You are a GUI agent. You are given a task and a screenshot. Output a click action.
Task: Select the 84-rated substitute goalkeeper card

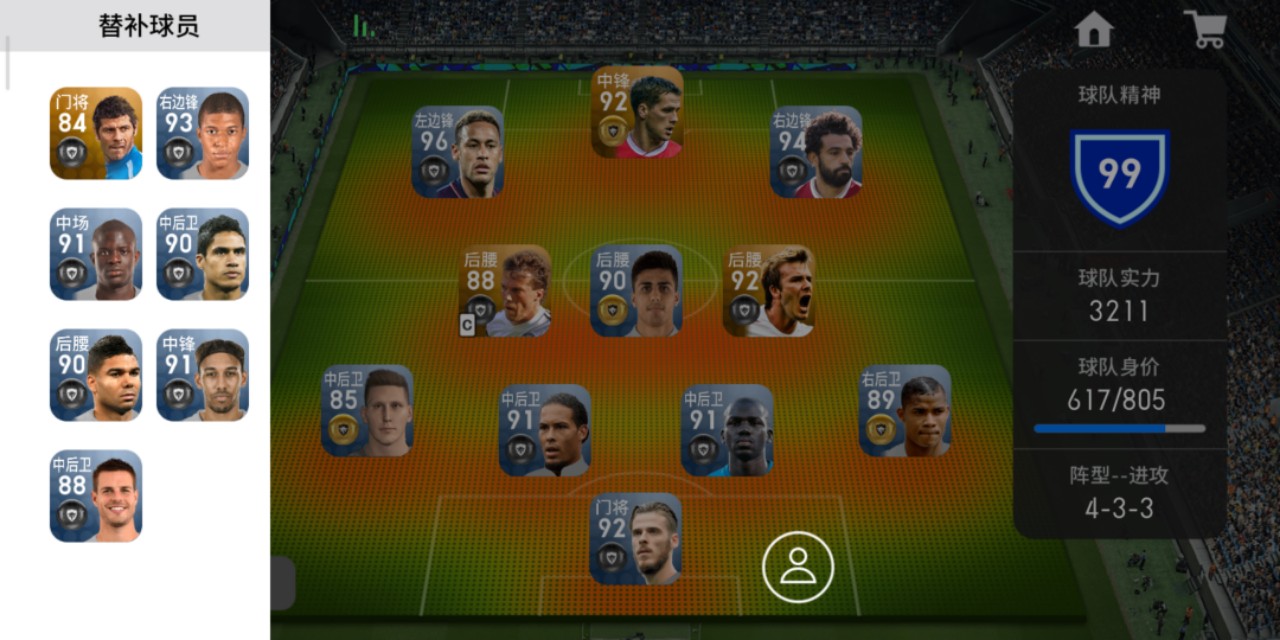[x=96, y=133]
